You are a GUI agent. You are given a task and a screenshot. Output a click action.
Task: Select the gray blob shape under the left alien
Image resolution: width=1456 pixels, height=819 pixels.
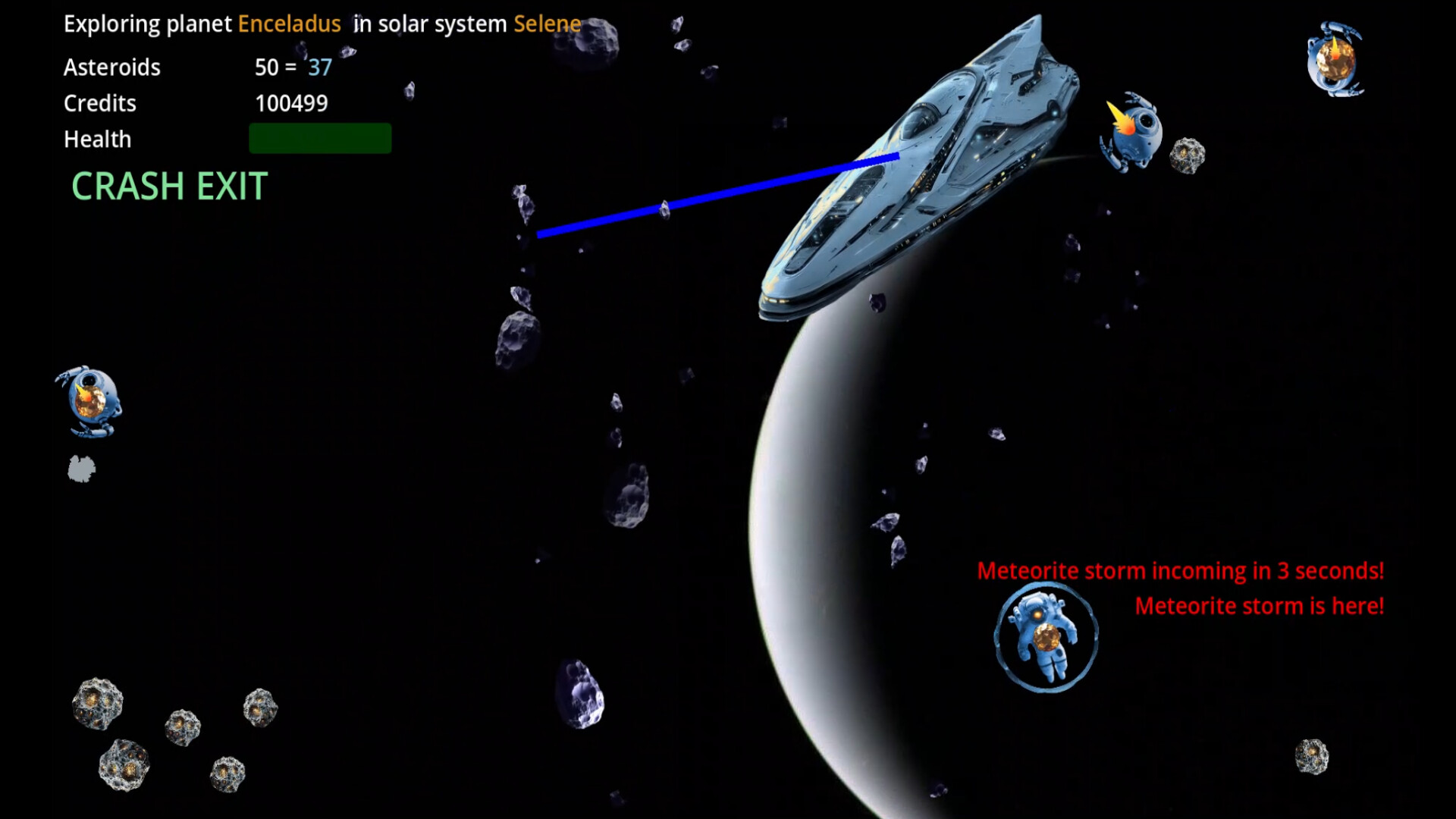point(81,469)
